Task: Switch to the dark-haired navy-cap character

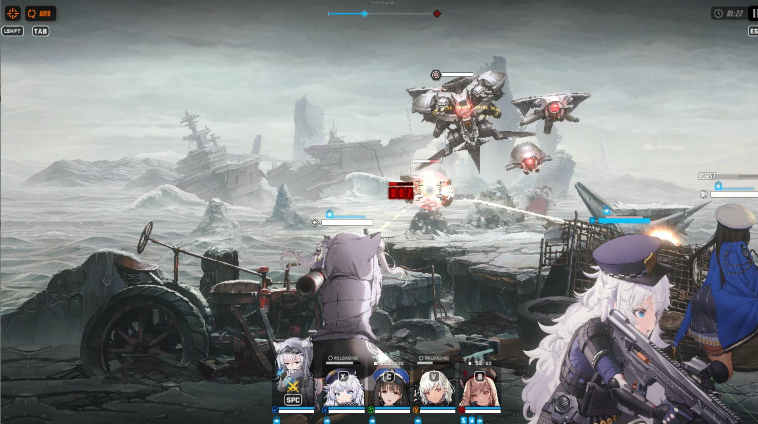Action: pyautogui.click(x=389, y=386)
